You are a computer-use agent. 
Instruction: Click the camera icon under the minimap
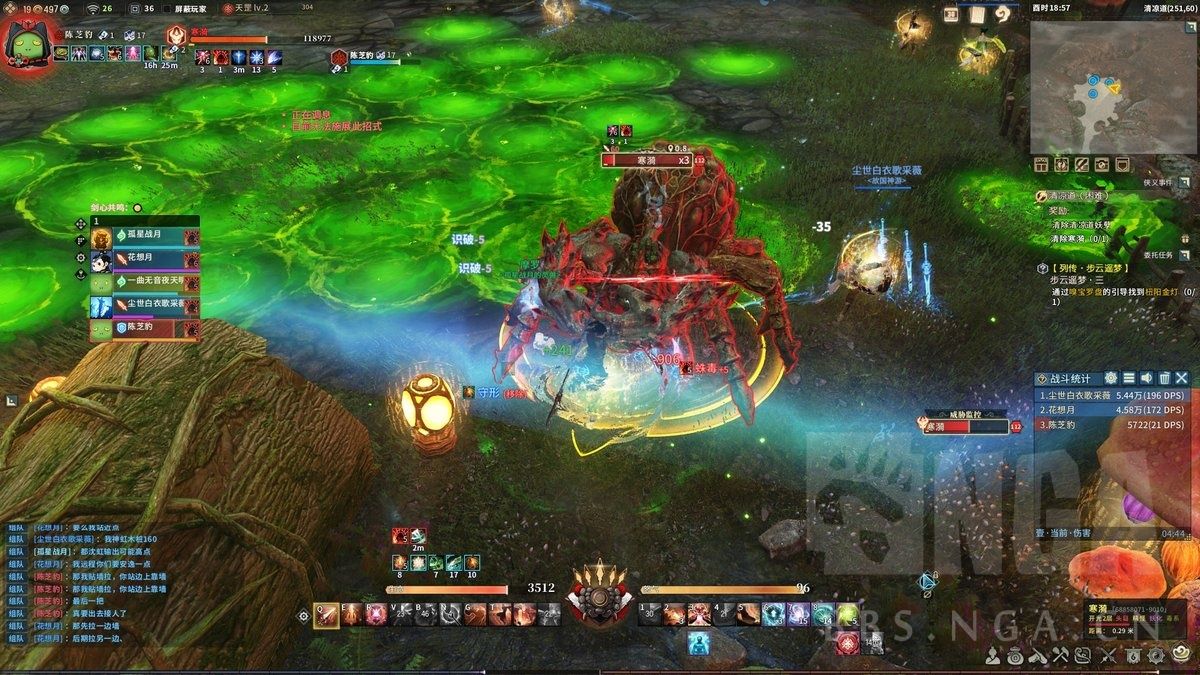1102,165
